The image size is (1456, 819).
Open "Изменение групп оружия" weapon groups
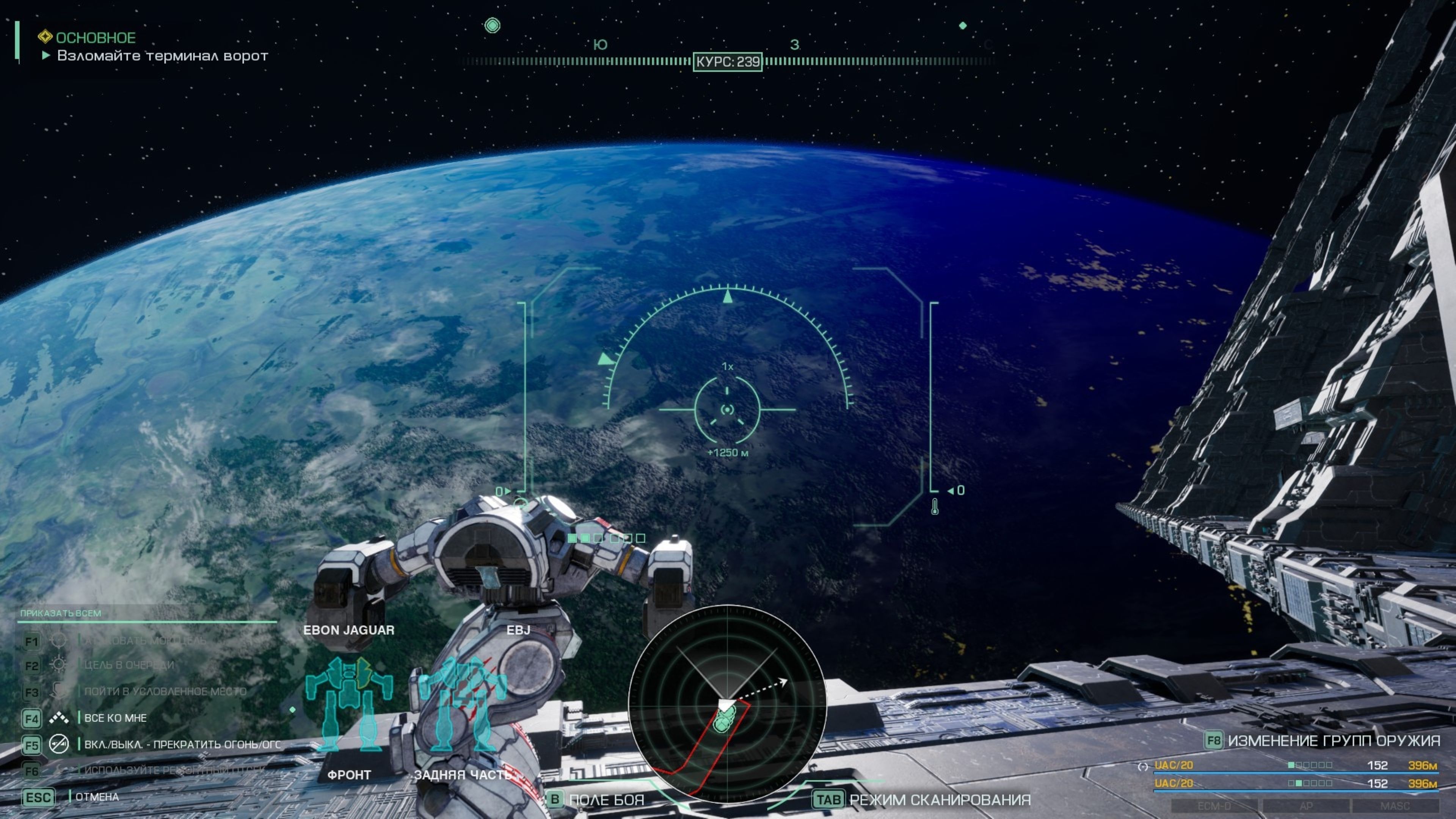tap(1333, 741)
